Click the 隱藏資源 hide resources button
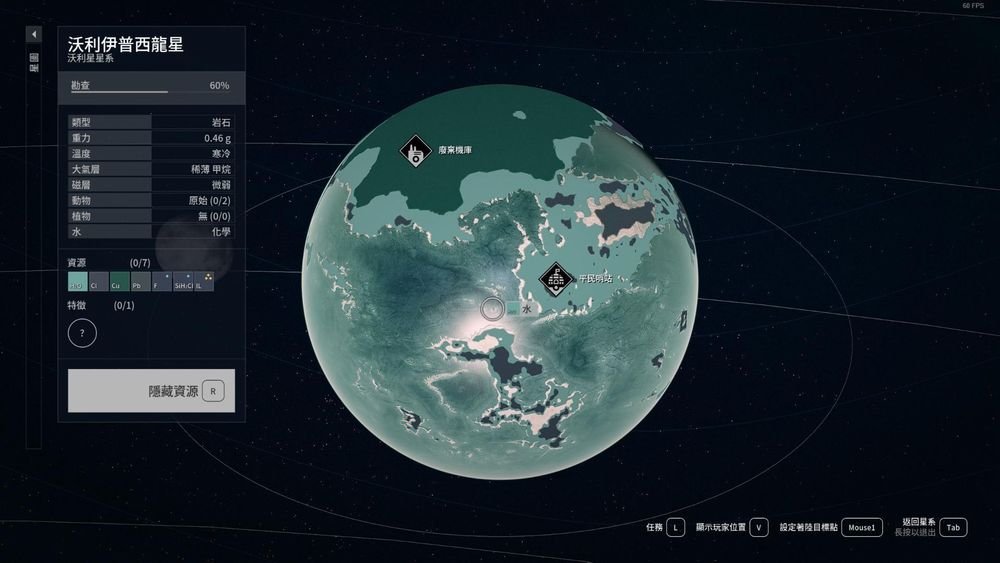The height and width of the screenshot is (563, 1000). pos(151,390)
